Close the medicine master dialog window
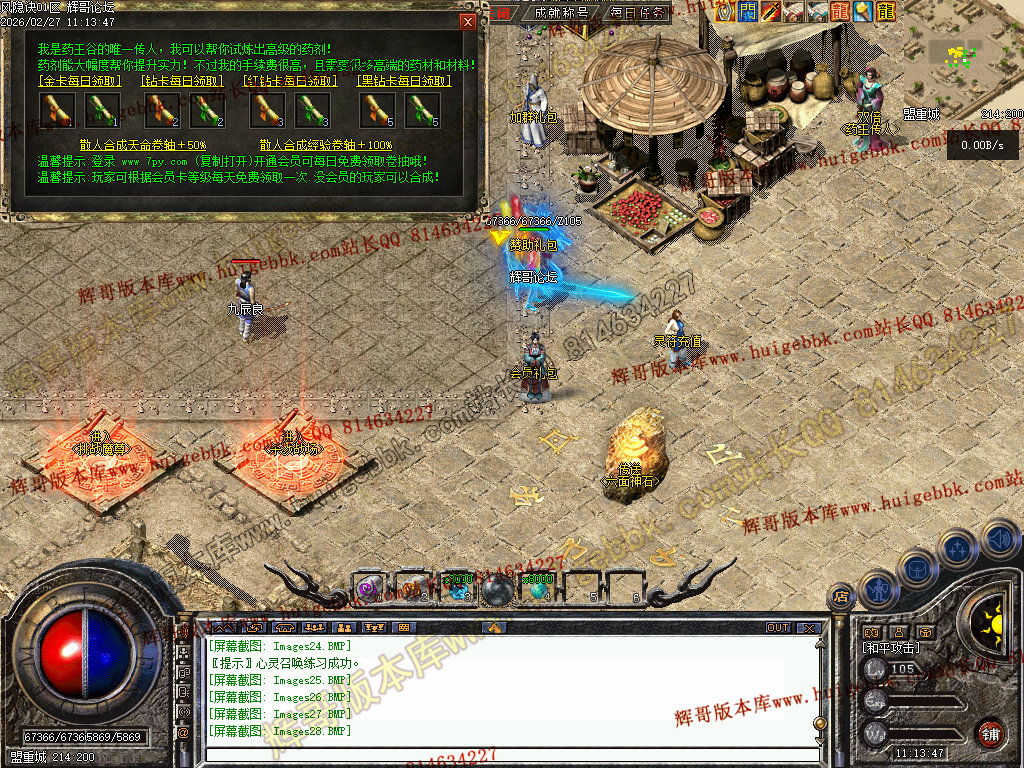1024x768 pixels. (x=467, y=22)
